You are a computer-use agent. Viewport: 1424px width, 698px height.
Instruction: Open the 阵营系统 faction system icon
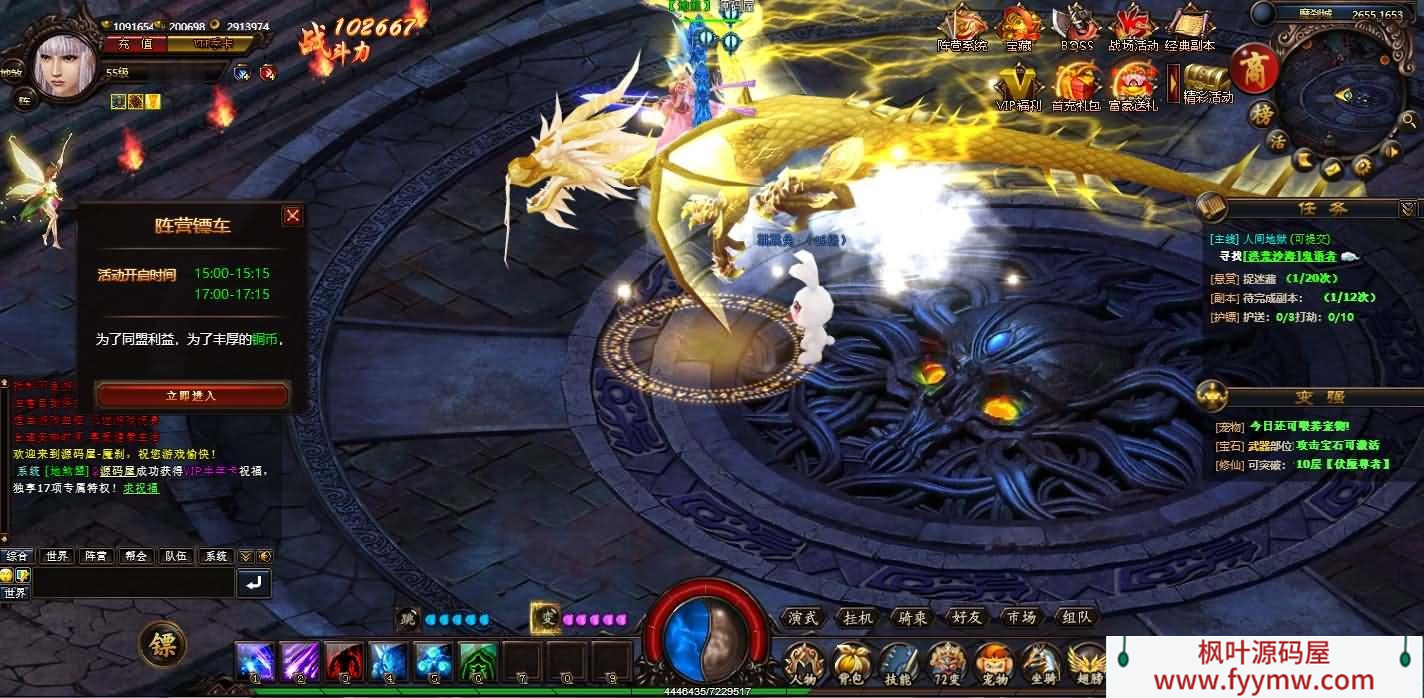pyautogui.click(x=962, y=26)
